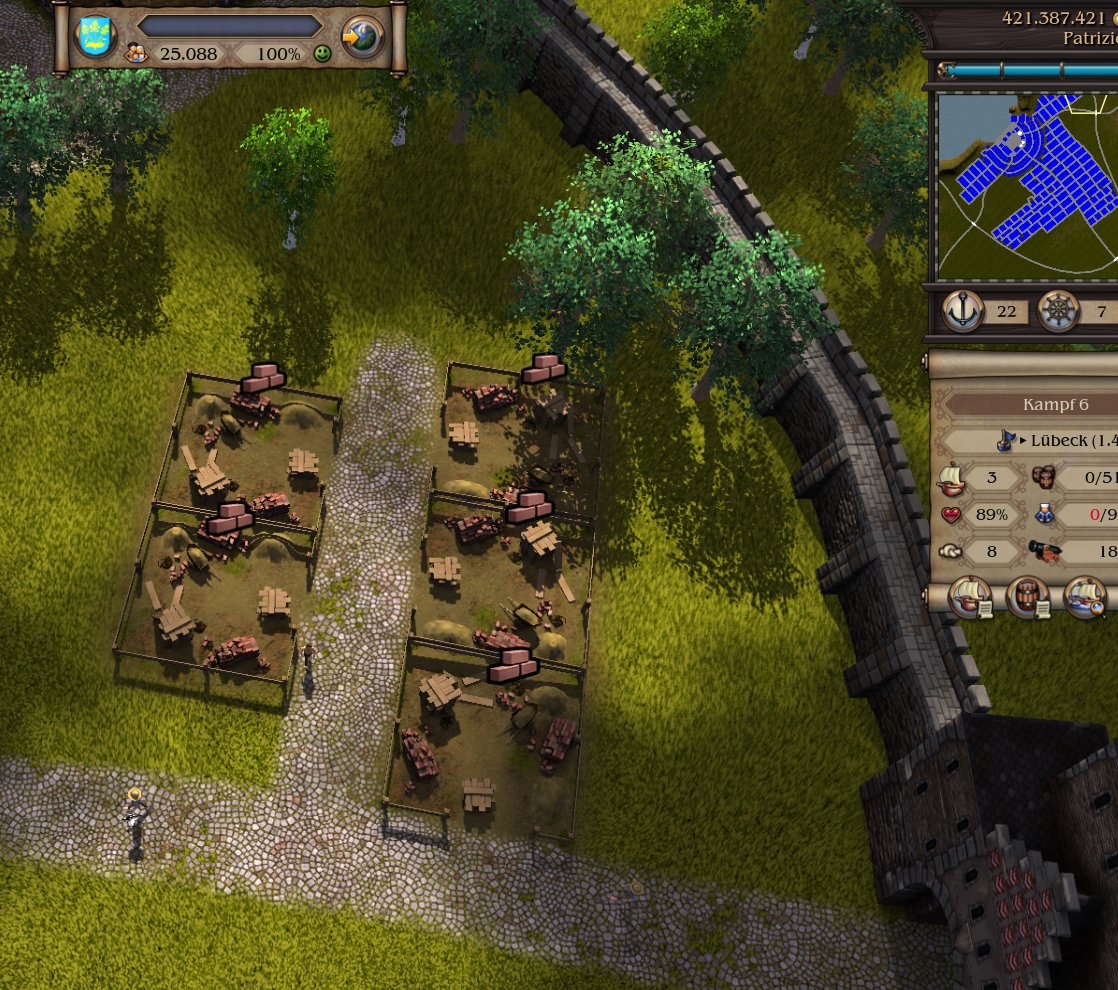This screenshot has width=1118, height=990.
Task: Click the blue town coat of arms
Action: 96,37
